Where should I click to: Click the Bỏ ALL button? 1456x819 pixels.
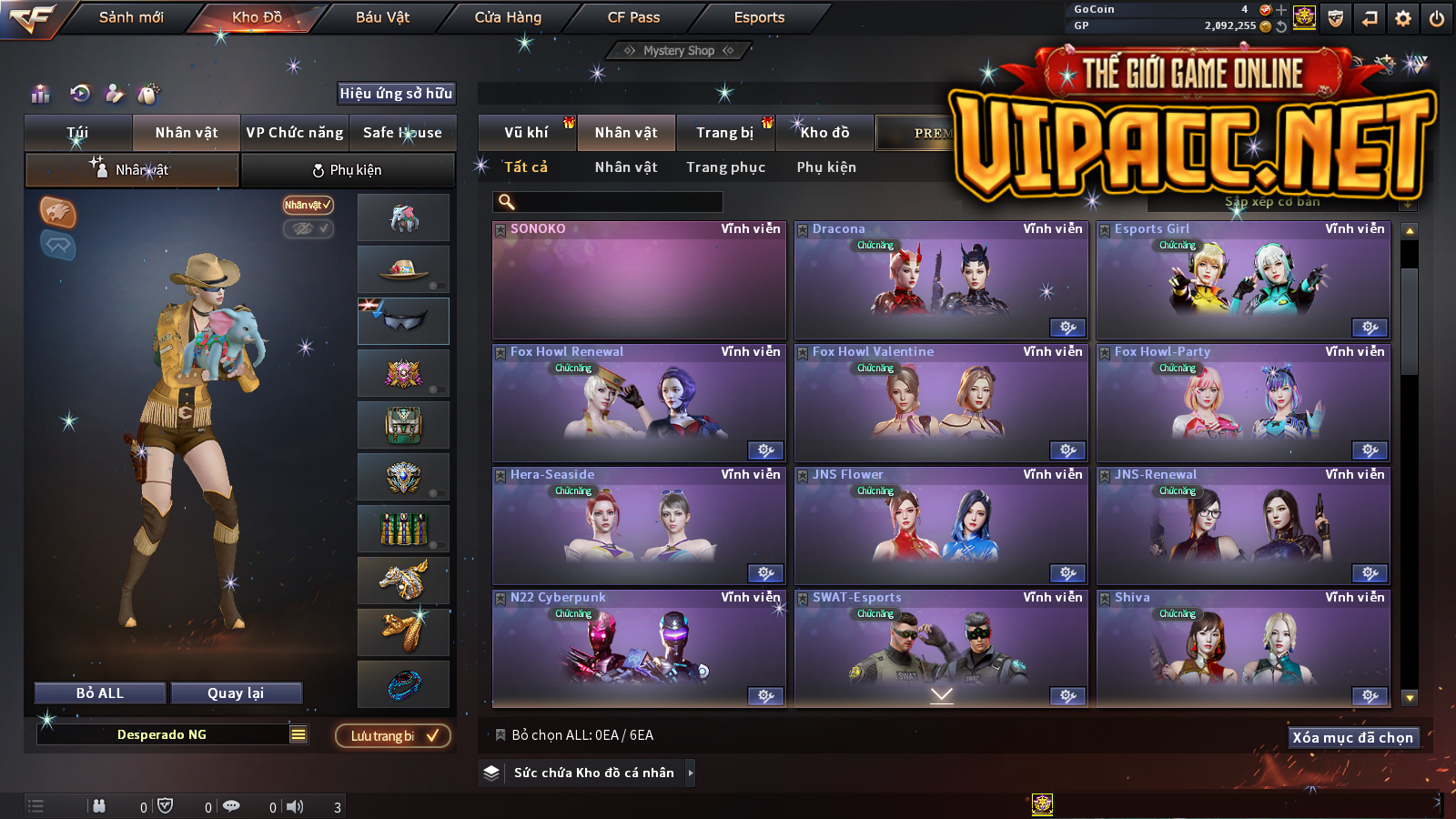tap(100, 693)
